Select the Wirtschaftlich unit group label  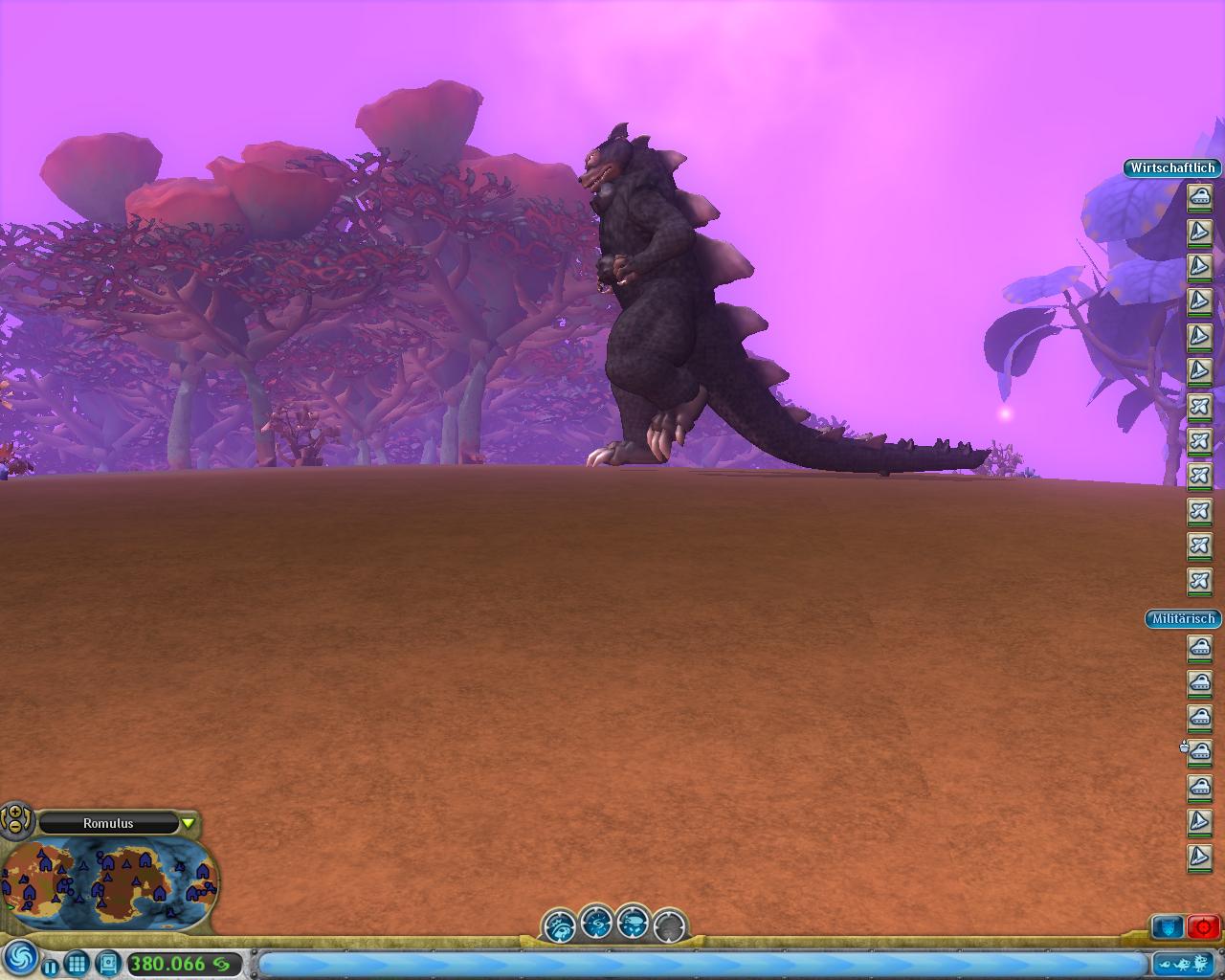(1172, 167)
